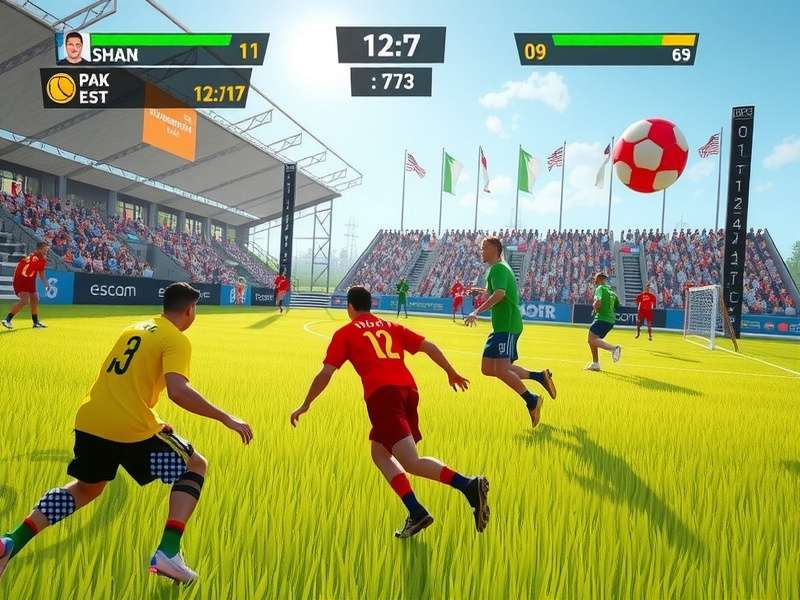Select the orange ball icon beside PAK
Viewport: 800px width, 600px height.
61,88
